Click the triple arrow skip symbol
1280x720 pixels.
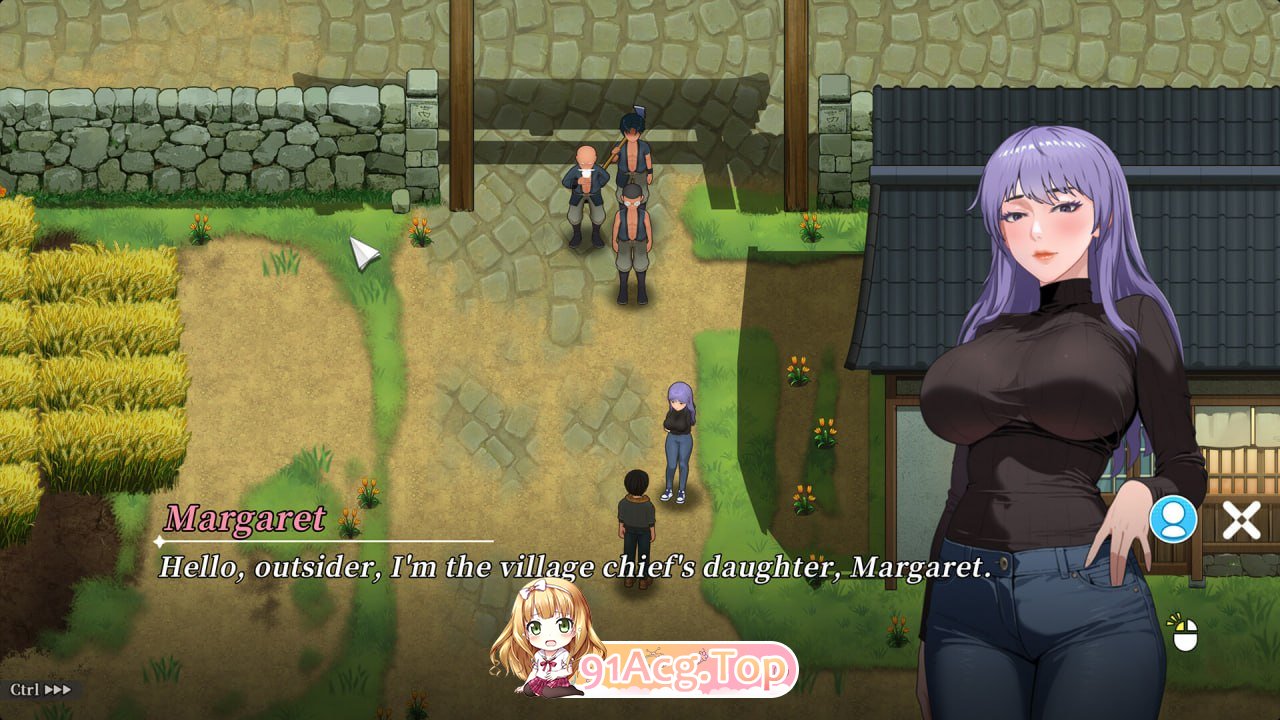pos(57,689)
